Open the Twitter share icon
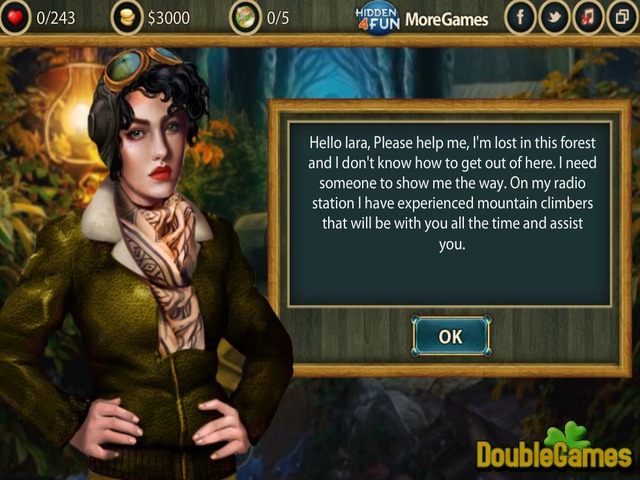The image size is (640, 480). [554, 18]
